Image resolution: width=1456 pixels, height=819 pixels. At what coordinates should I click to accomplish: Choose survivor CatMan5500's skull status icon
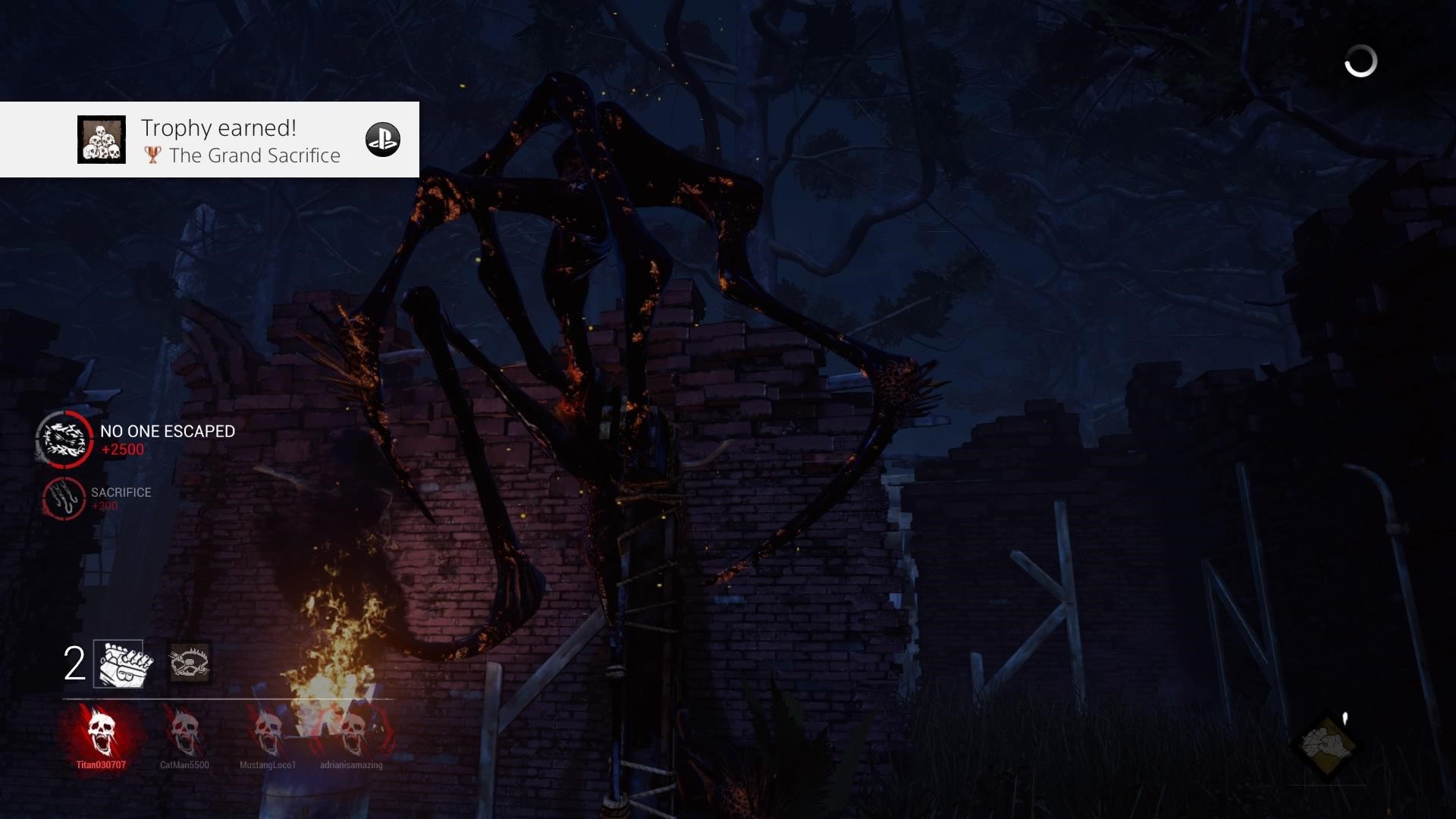pyautogui.click(x=184, y=730)
